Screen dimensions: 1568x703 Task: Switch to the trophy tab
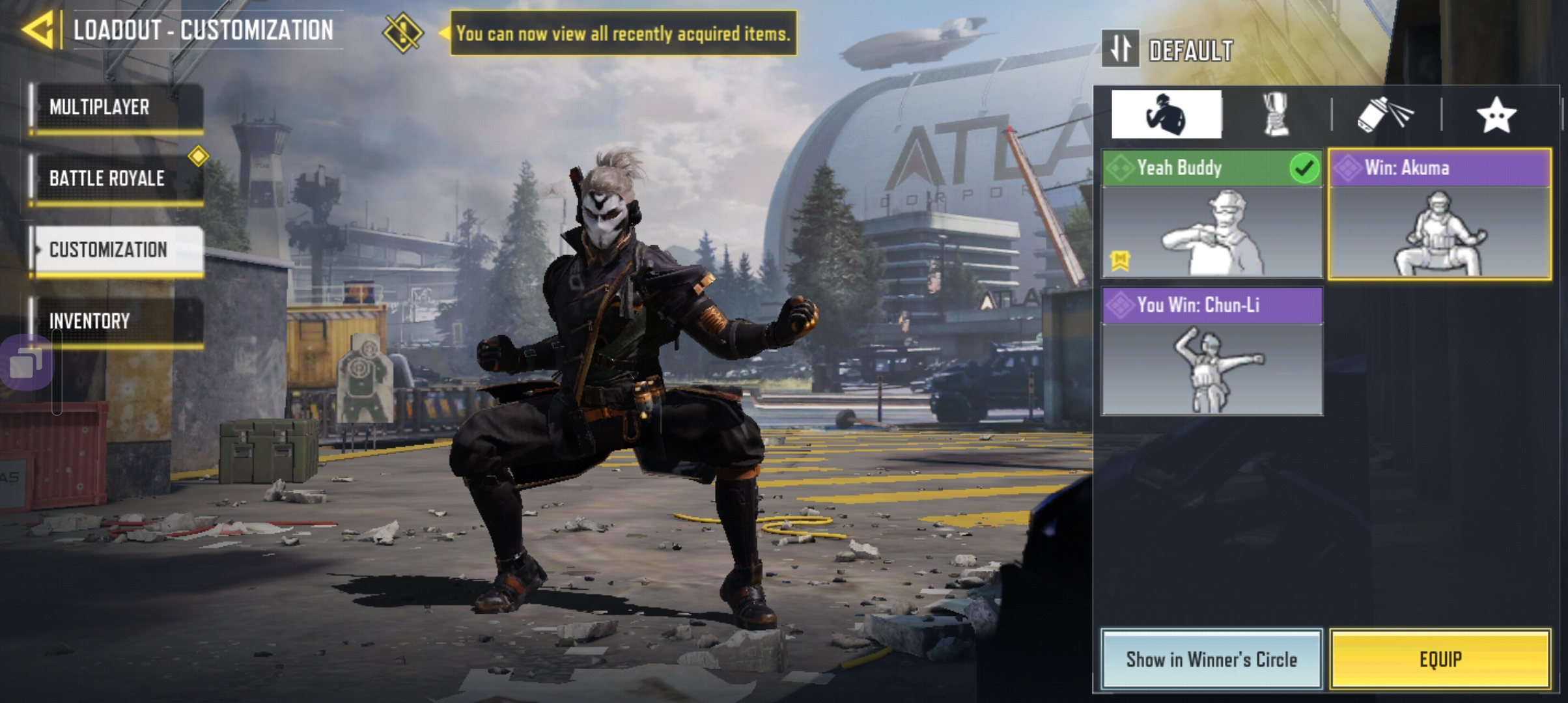point(1275,115)
